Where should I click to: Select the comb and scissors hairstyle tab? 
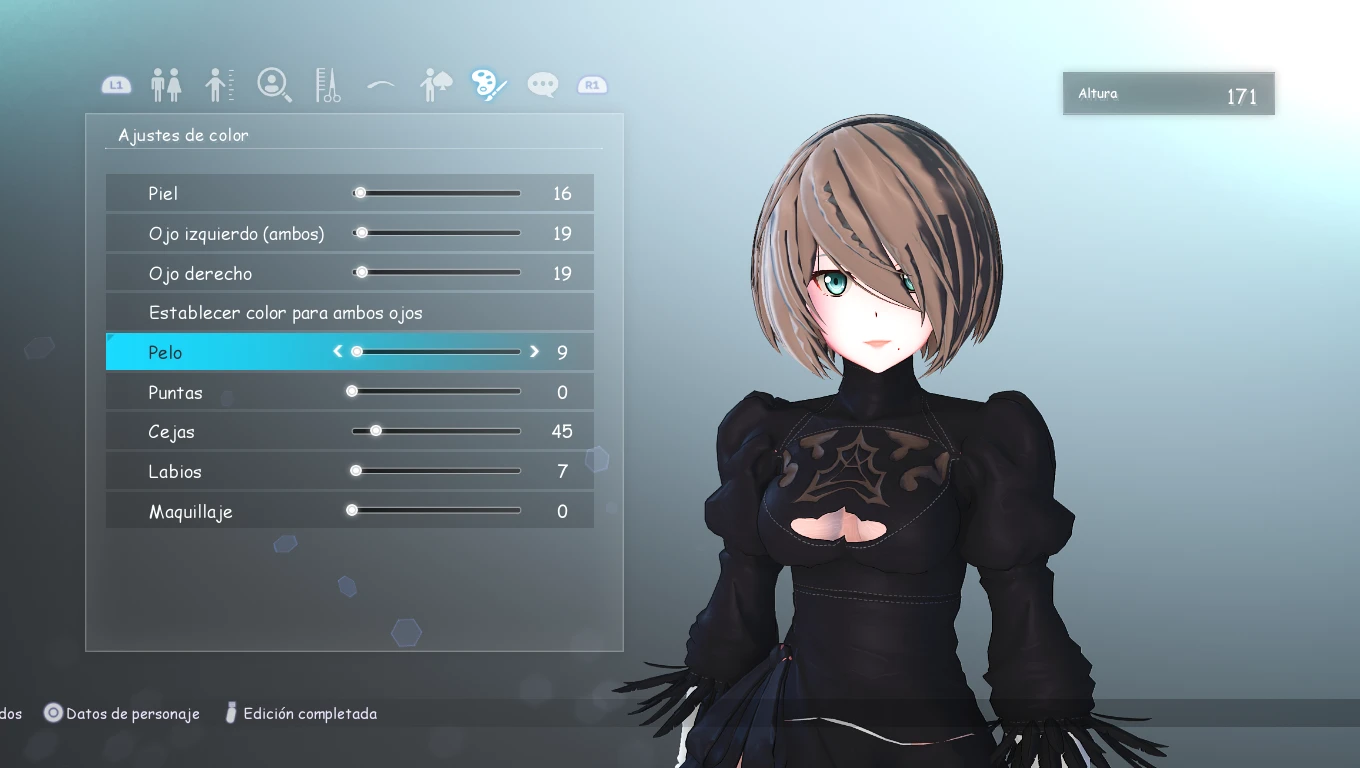click(328, 85)
